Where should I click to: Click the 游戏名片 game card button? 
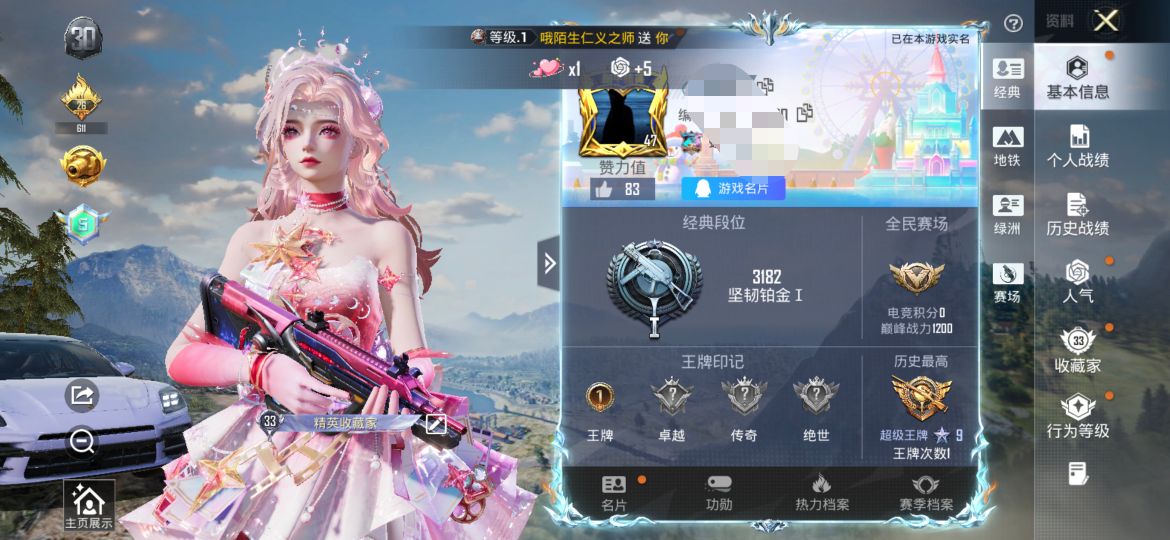(x=733, y=189)
